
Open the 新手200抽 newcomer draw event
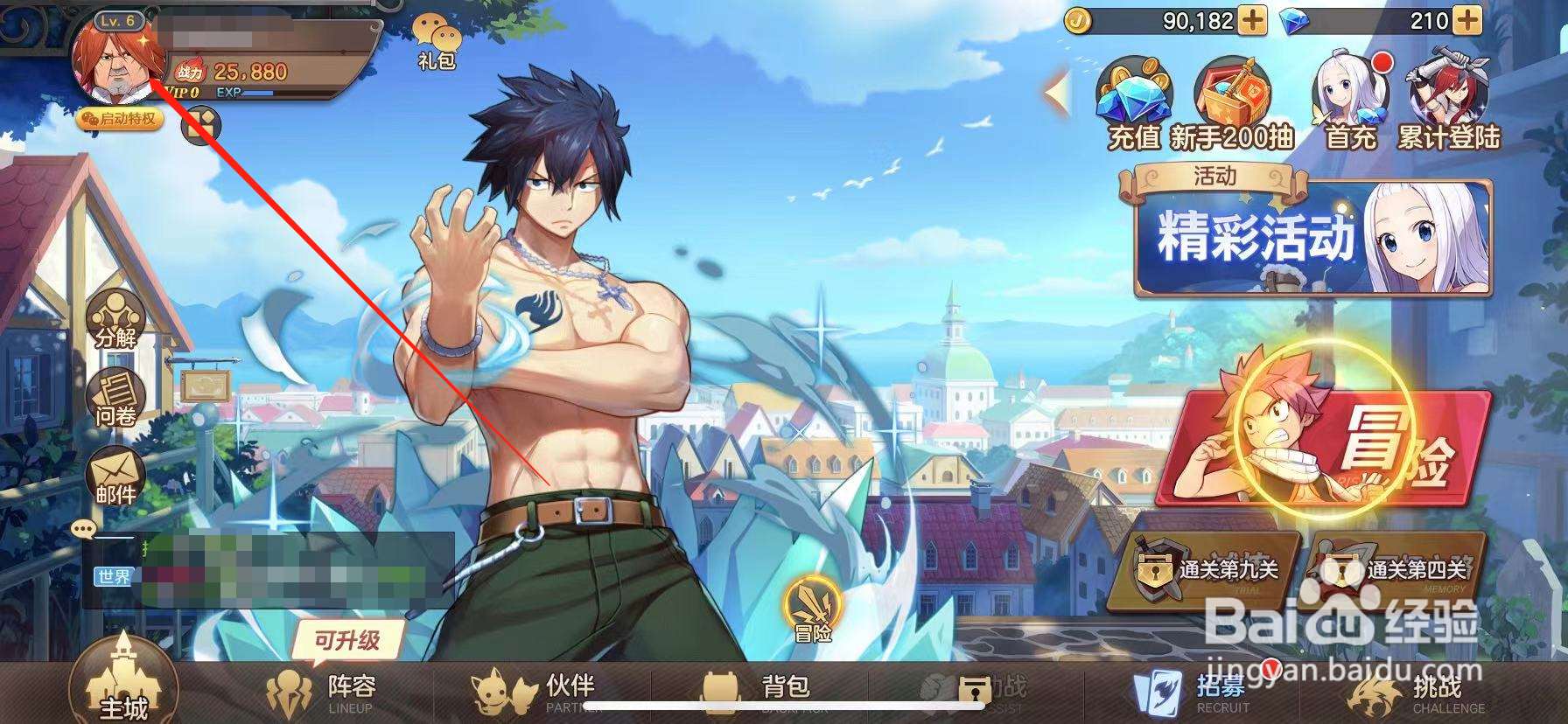[x=1232, y=102]
